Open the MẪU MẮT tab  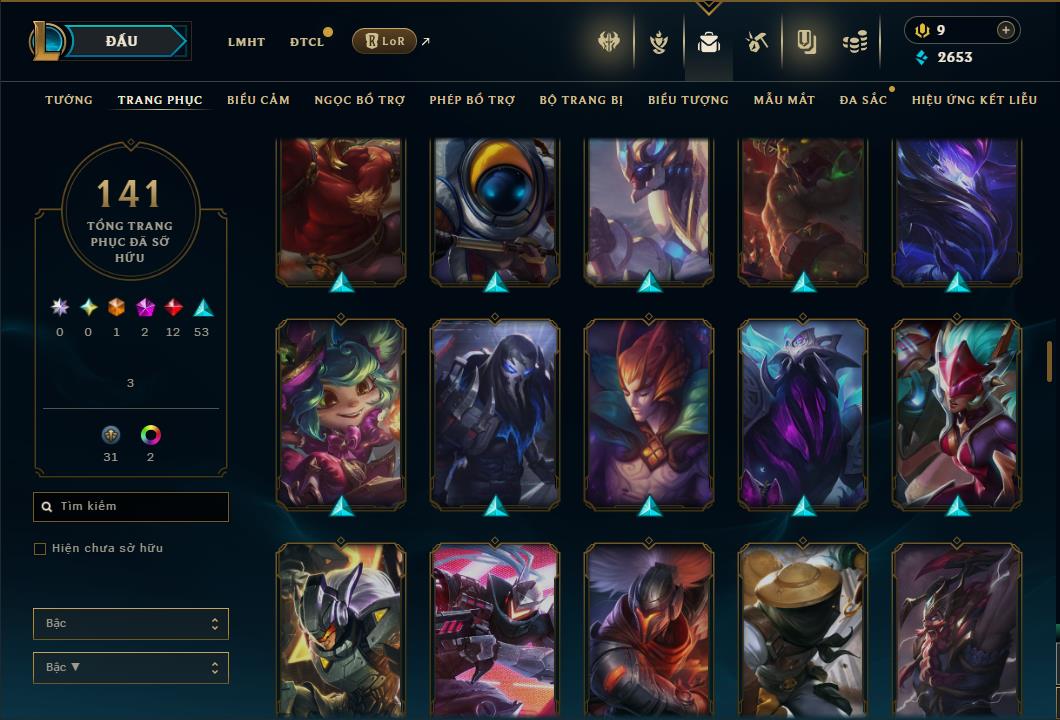pos(784,100)
